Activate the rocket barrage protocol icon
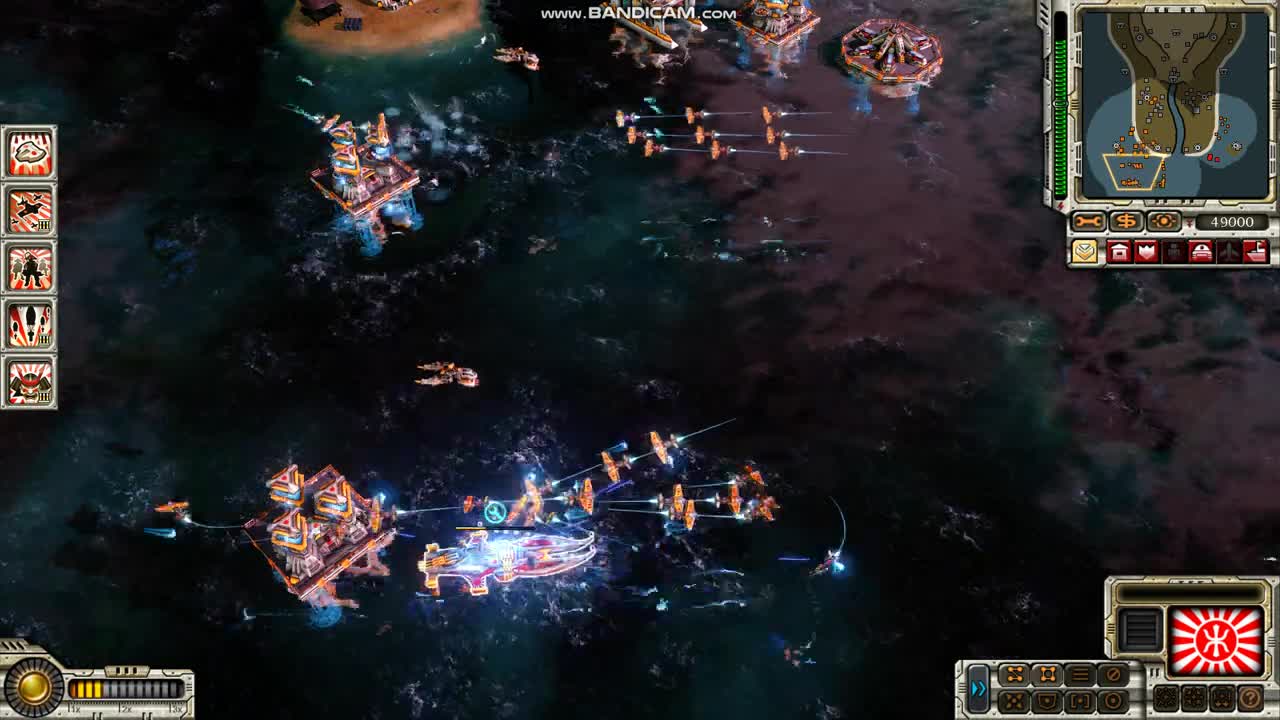Viewport: 1280px width, 720px height. pos(30,326)
